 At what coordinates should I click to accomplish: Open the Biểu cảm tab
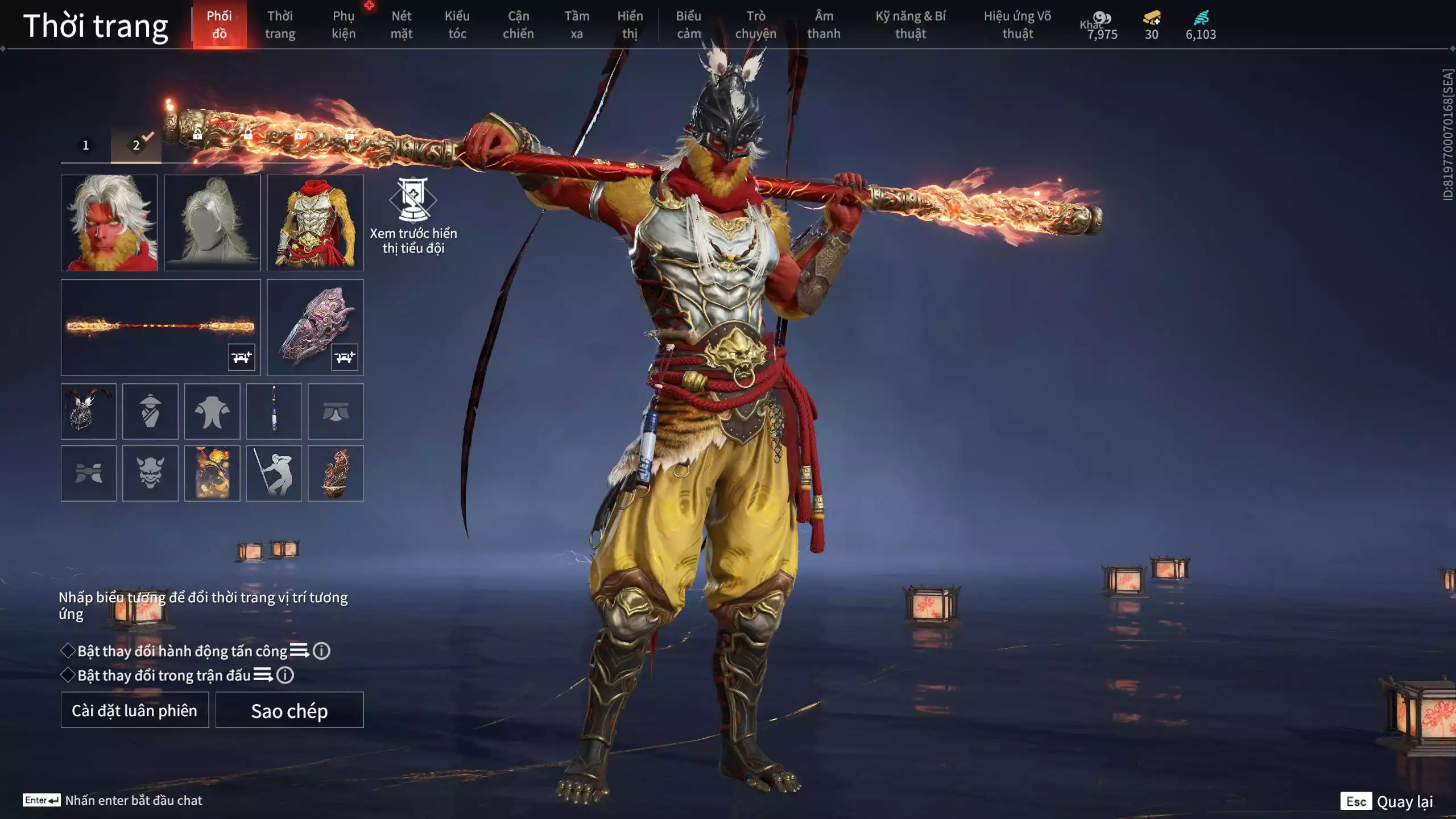tap(689, 24)
